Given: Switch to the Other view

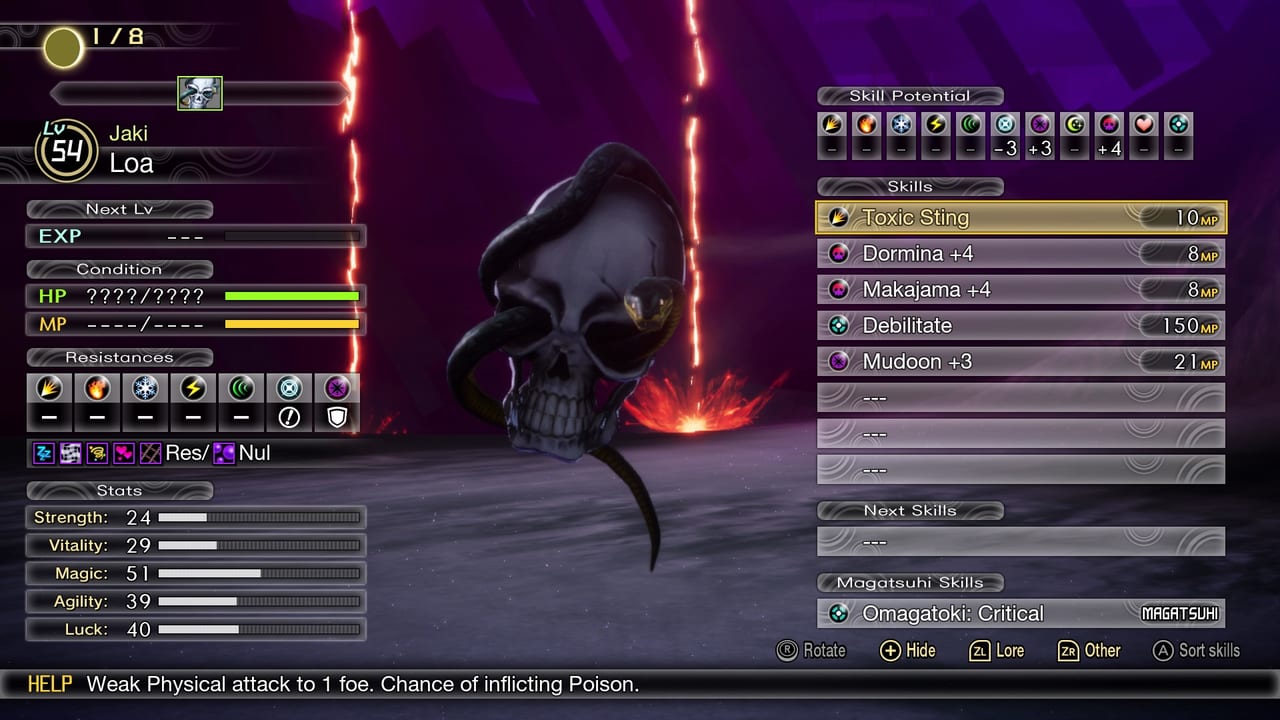Looking at the screenshot, I should tap(1089, 650).
